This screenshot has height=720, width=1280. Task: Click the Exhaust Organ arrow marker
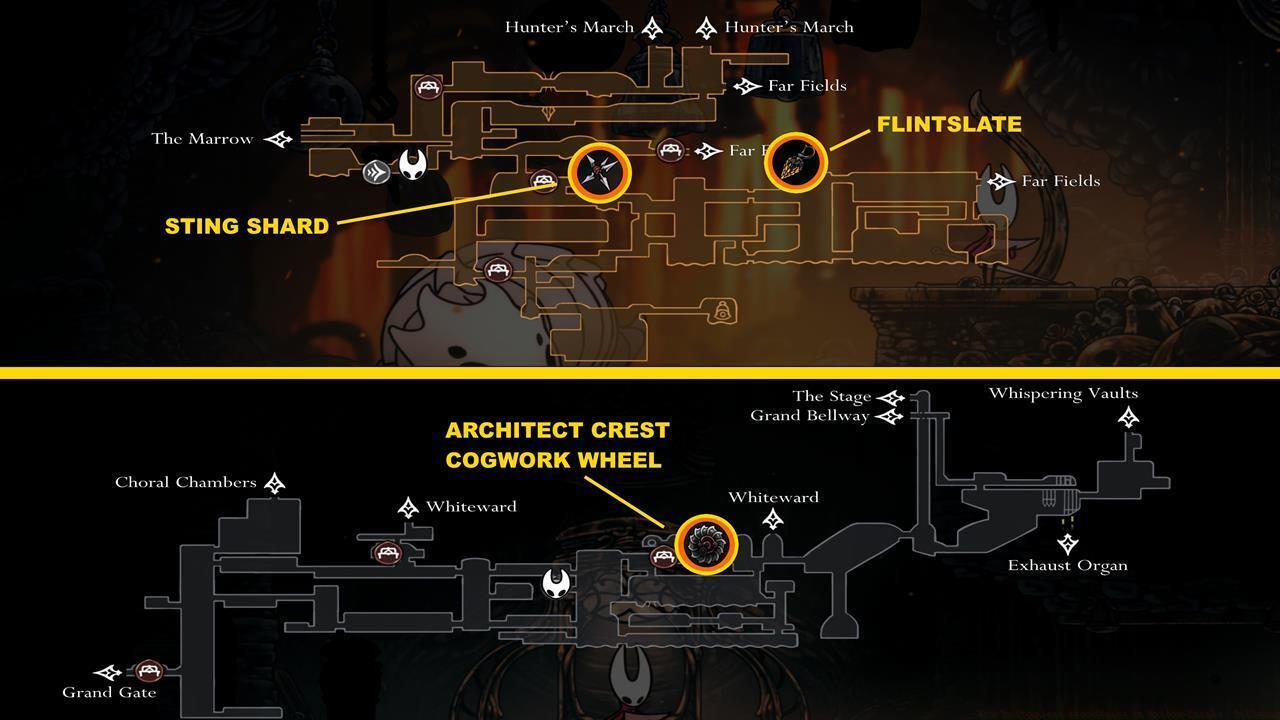1069,543
